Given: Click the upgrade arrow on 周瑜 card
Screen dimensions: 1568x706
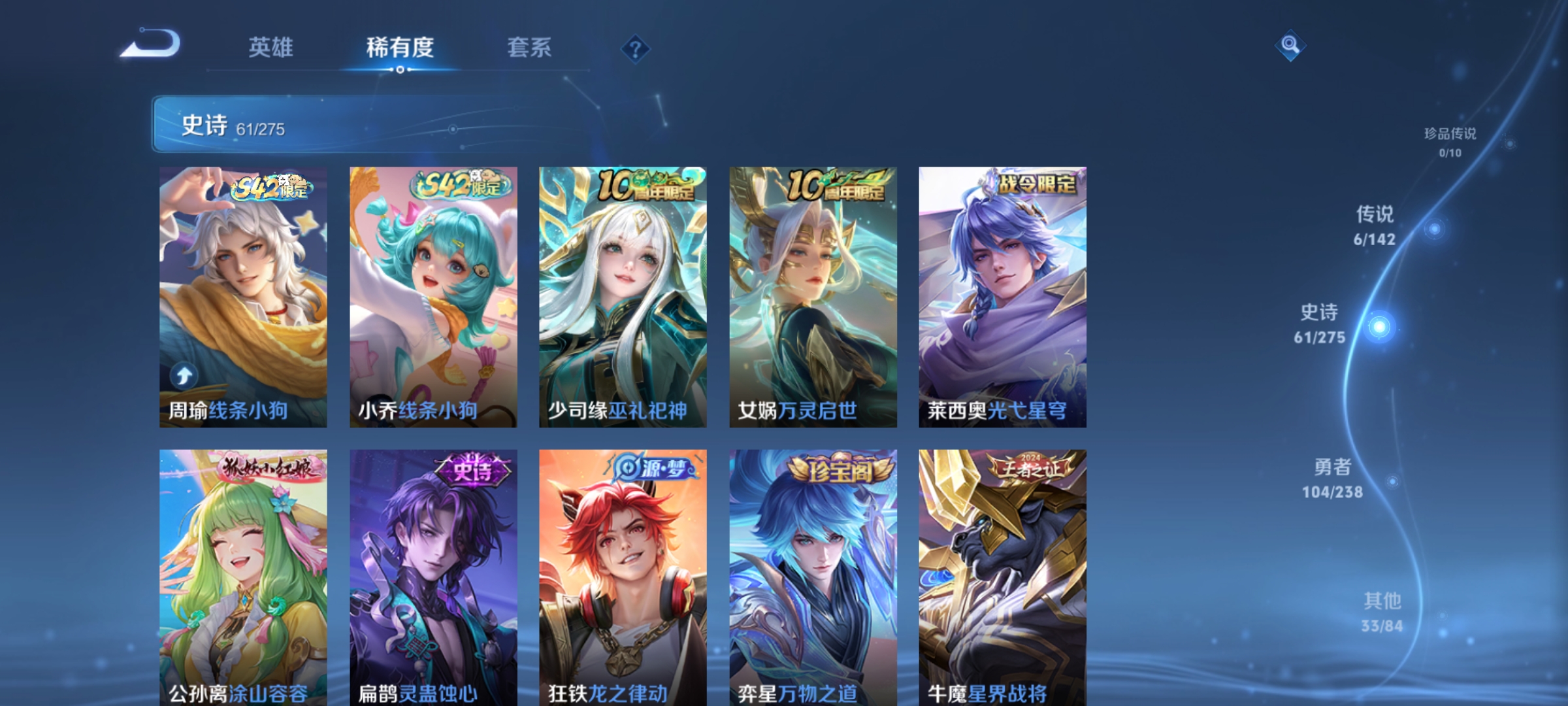Looking at the screenshot, I should (184, 375).
